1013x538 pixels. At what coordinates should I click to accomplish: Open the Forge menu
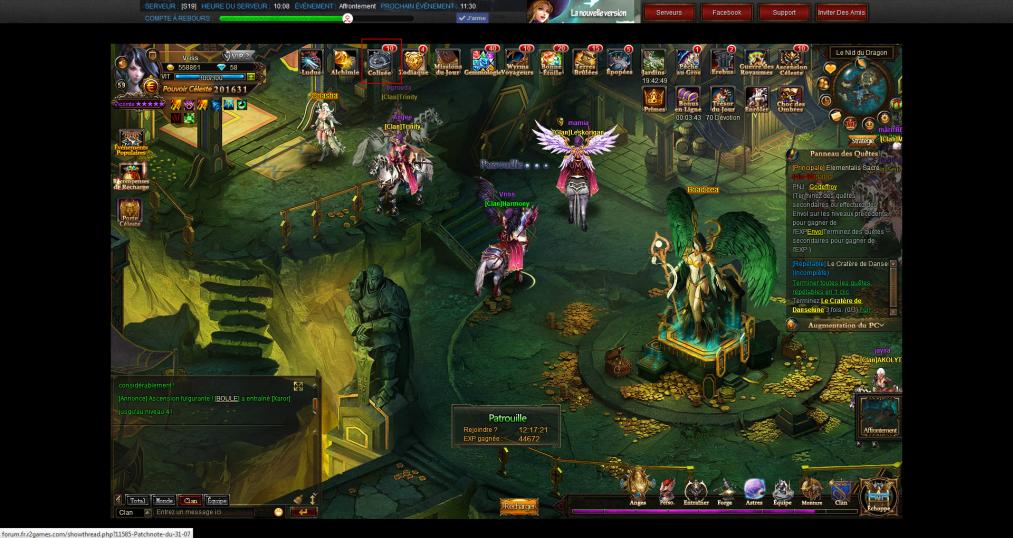(724, 490)
